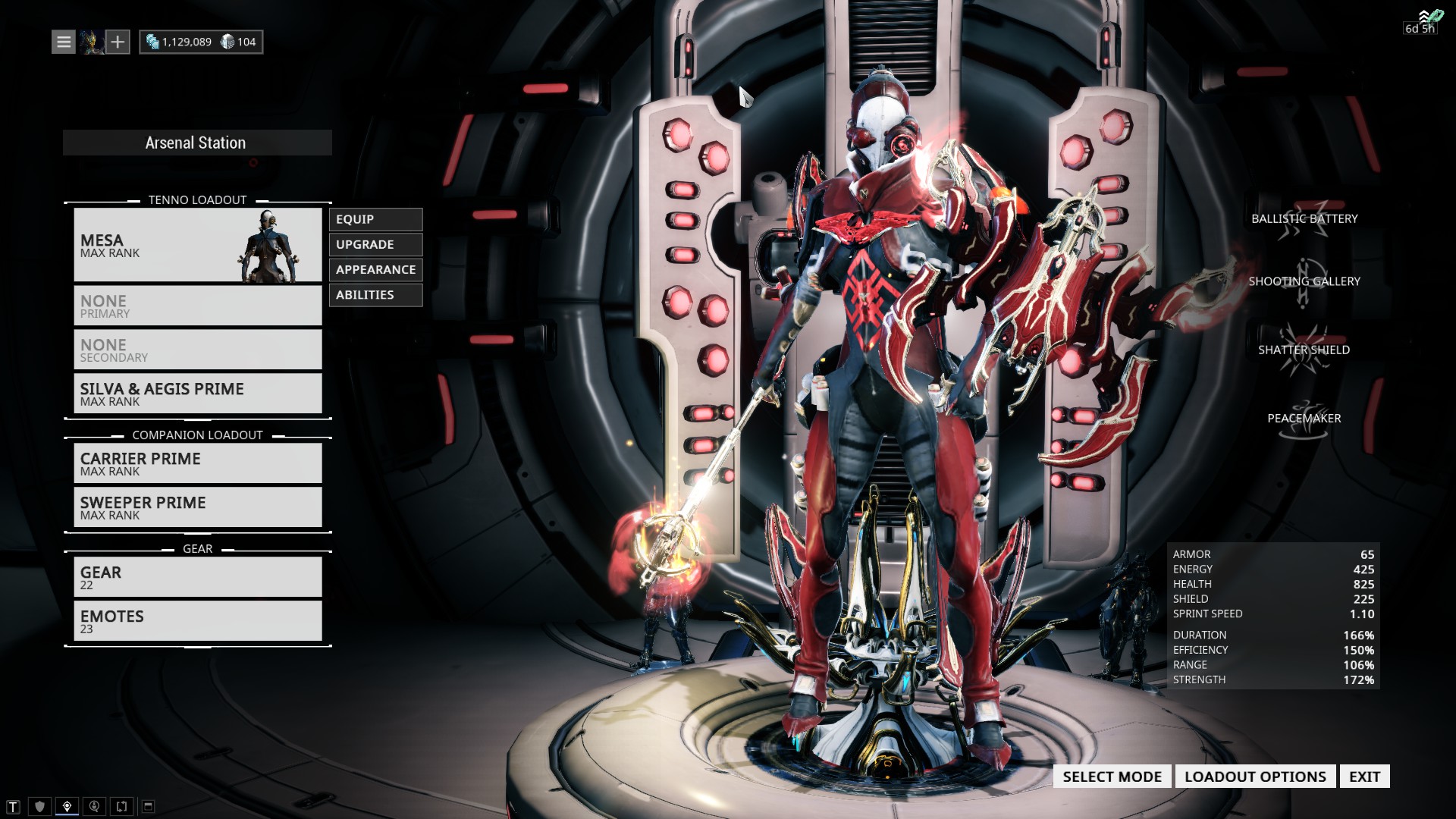Choose Equip for Mesa
Screen dimensions: 1456x819
(375, 219)
